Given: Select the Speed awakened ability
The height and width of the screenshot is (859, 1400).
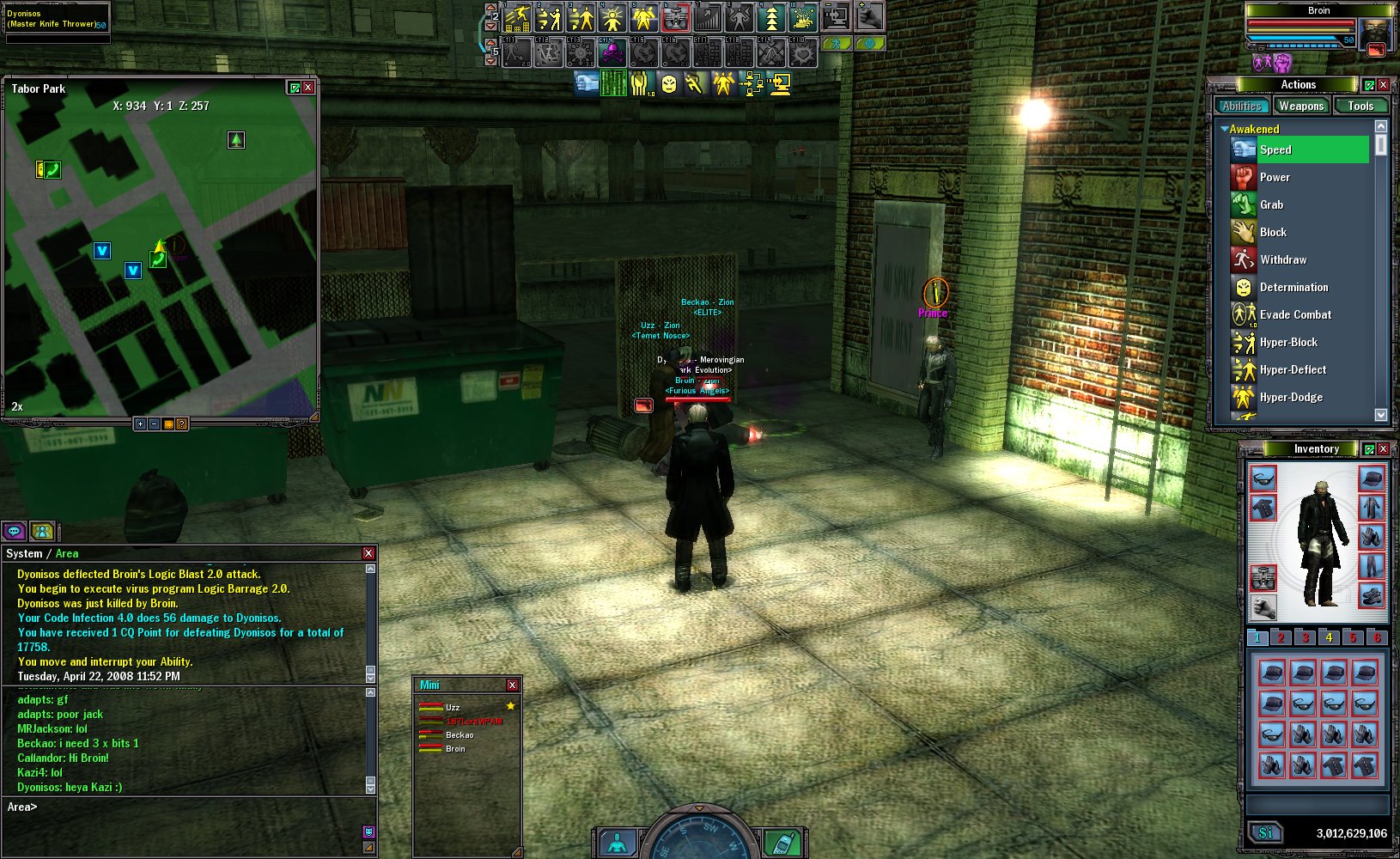Looking at the screenshot, I should coord(1275,149).
